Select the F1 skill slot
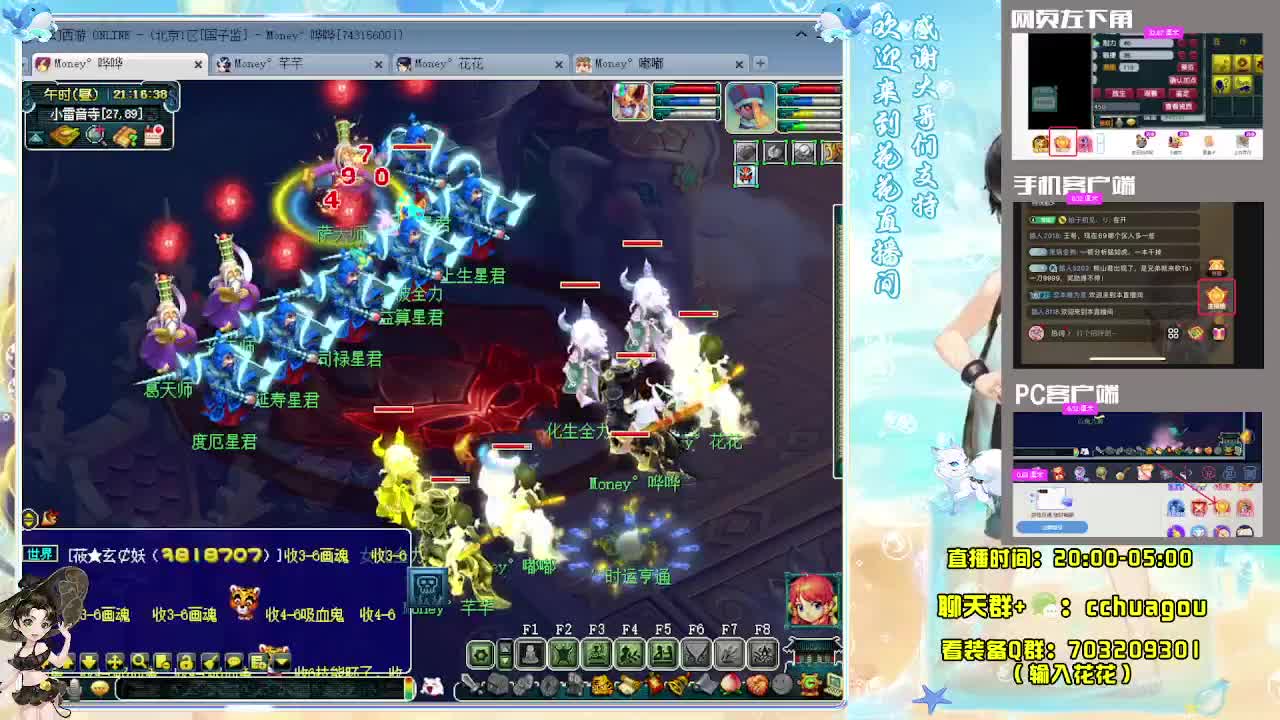Image resolution: width=1280 pixels, height=720 pixels. pyautogui.click(x=530, y=653)
